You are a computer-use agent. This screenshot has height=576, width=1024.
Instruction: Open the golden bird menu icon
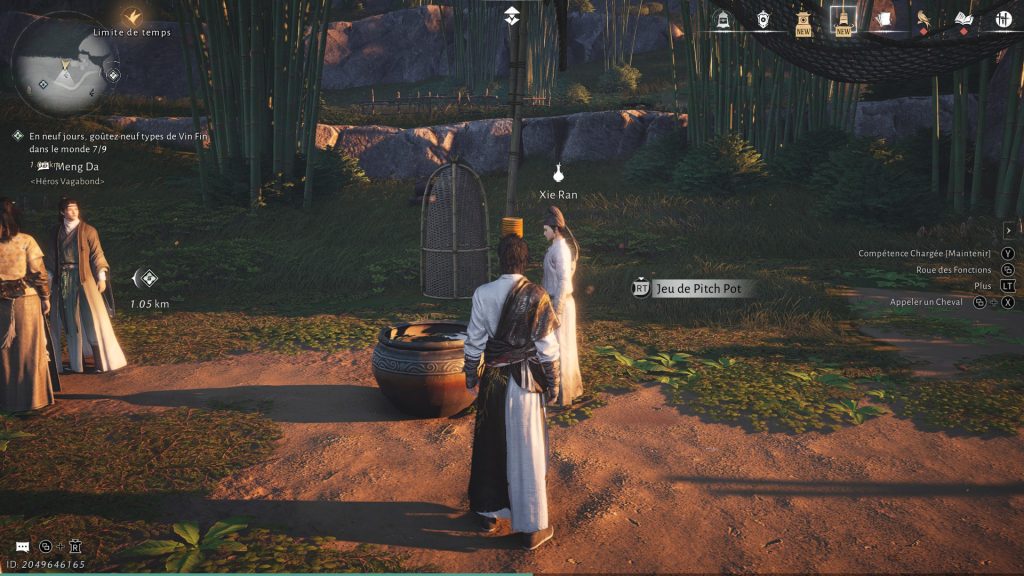923,19
